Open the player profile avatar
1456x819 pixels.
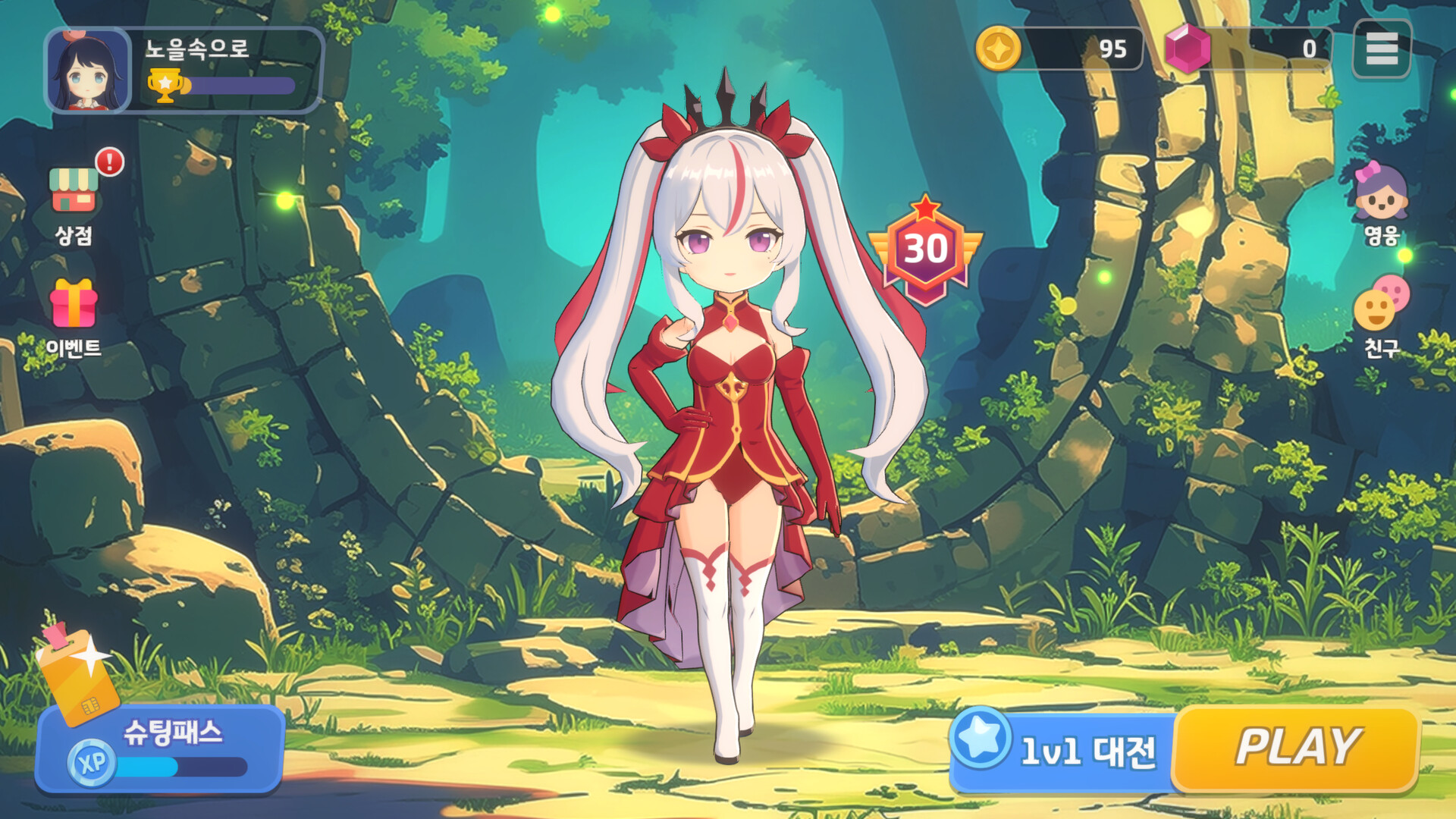pos(86,71)
